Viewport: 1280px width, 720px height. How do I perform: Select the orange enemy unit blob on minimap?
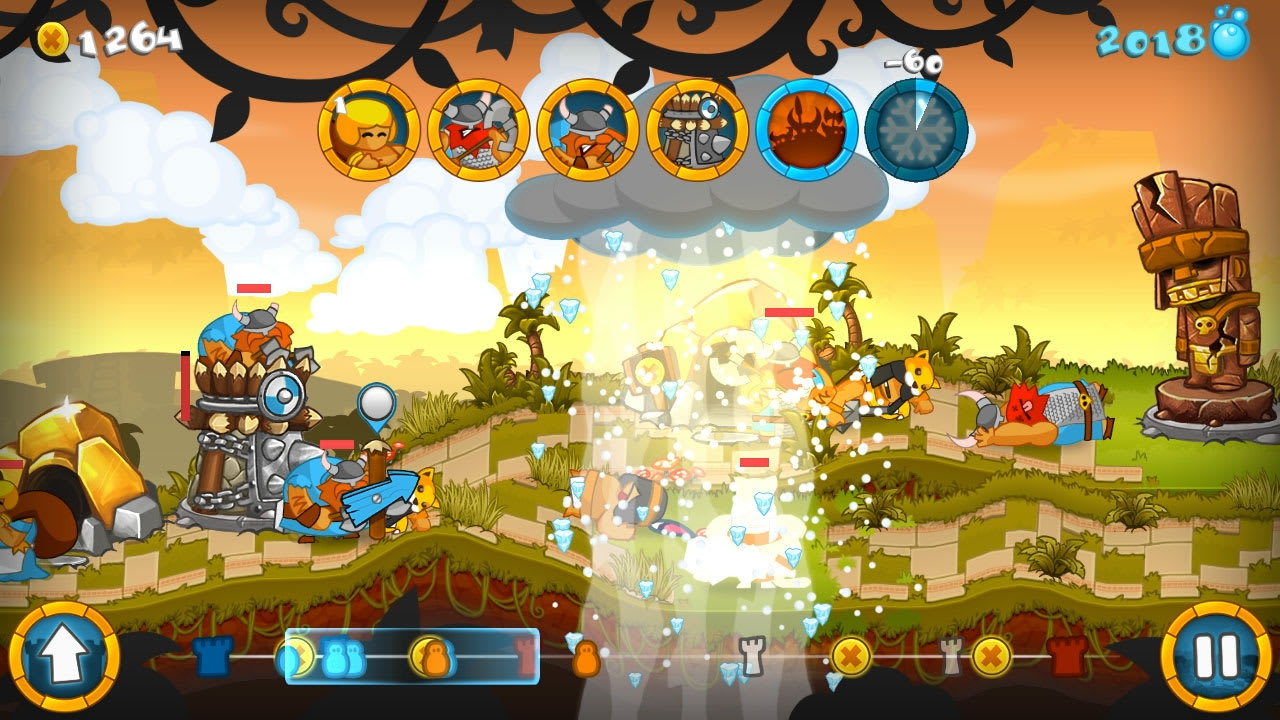click(587, 660)
